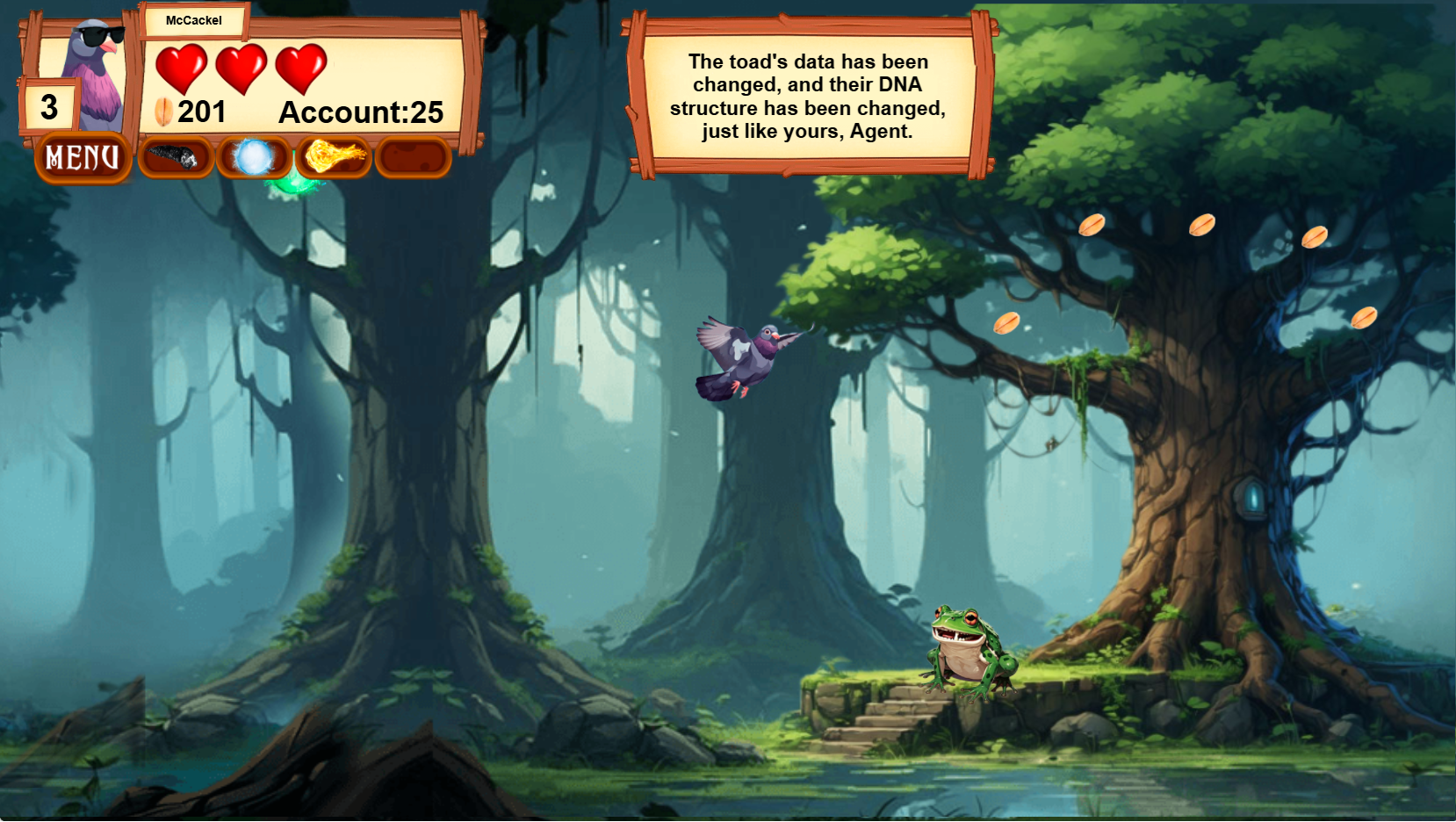Select the dropping attack ability icon

tap(176, 158)
